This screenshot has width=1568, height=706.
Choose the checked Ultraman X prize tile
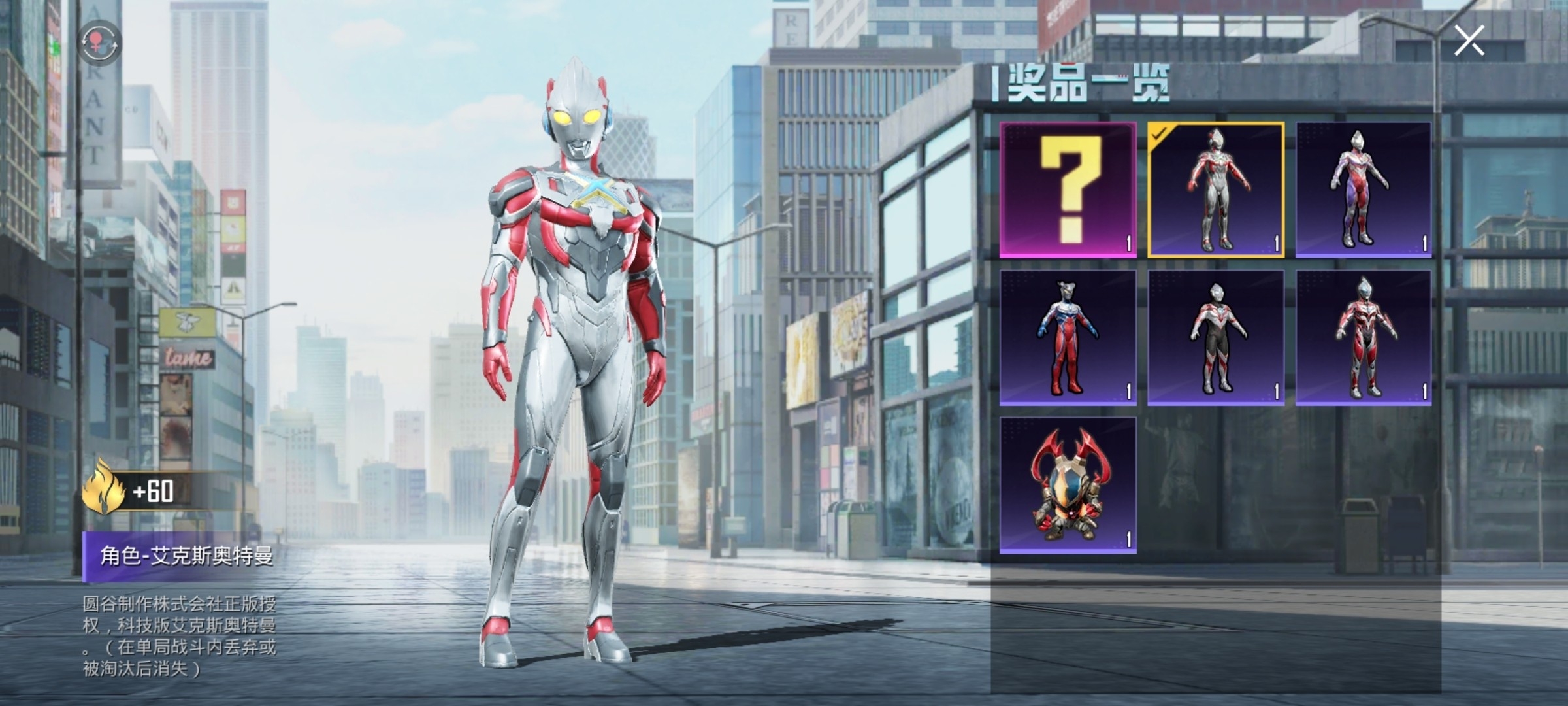(1216, 190)
